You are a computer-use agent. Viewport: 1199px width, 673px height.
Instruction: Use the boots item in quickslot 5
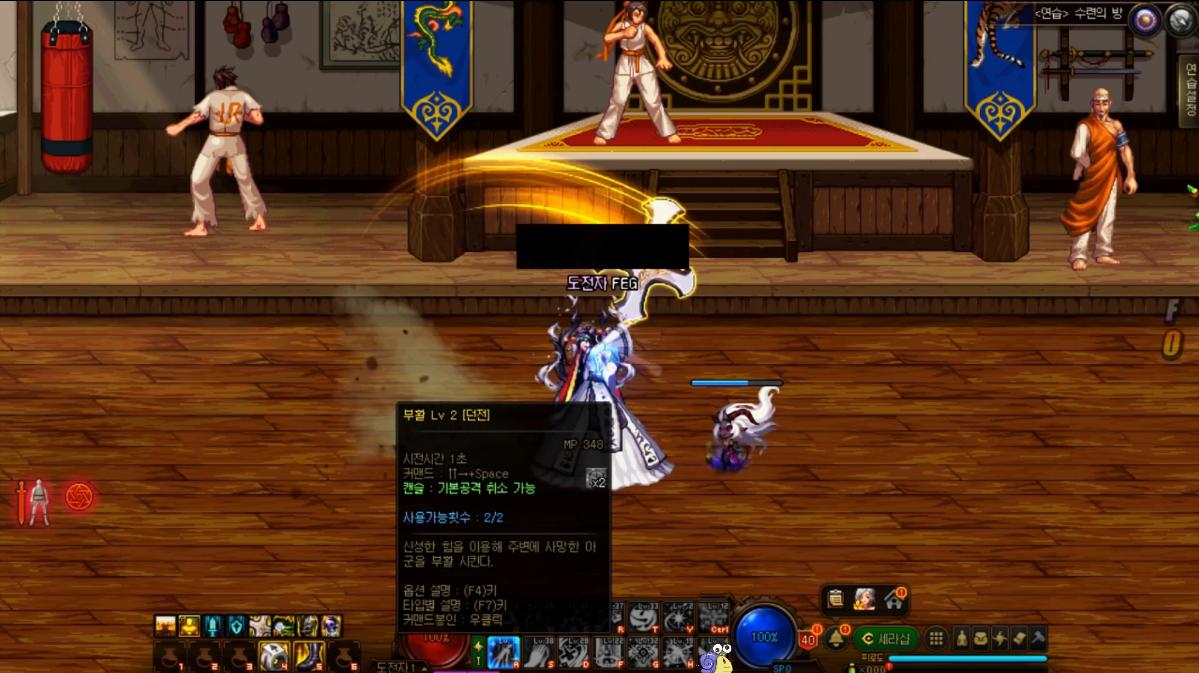(309, 656)
